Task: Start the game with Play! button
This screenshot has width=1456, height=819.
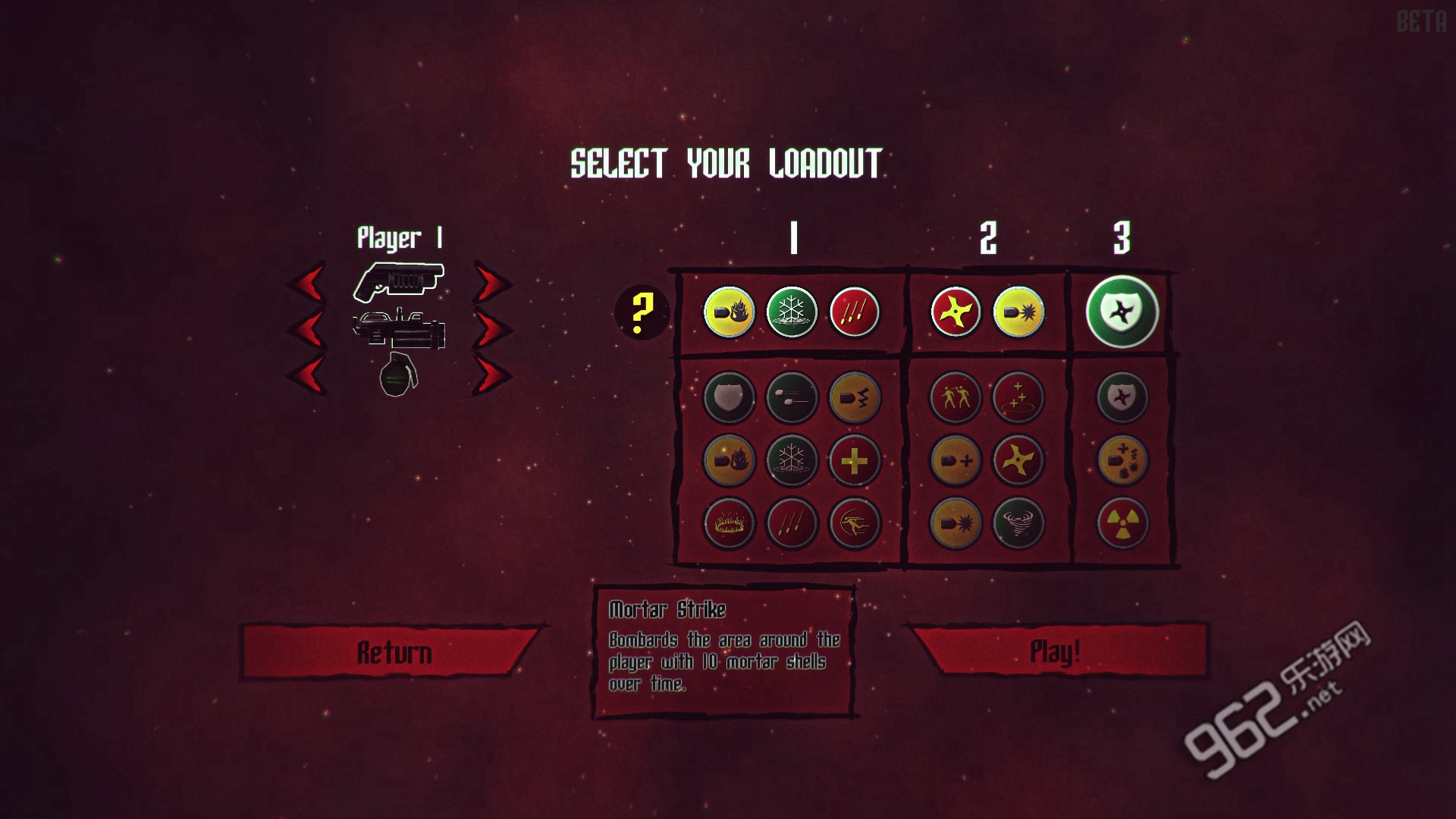Action: click(1056, 651)
